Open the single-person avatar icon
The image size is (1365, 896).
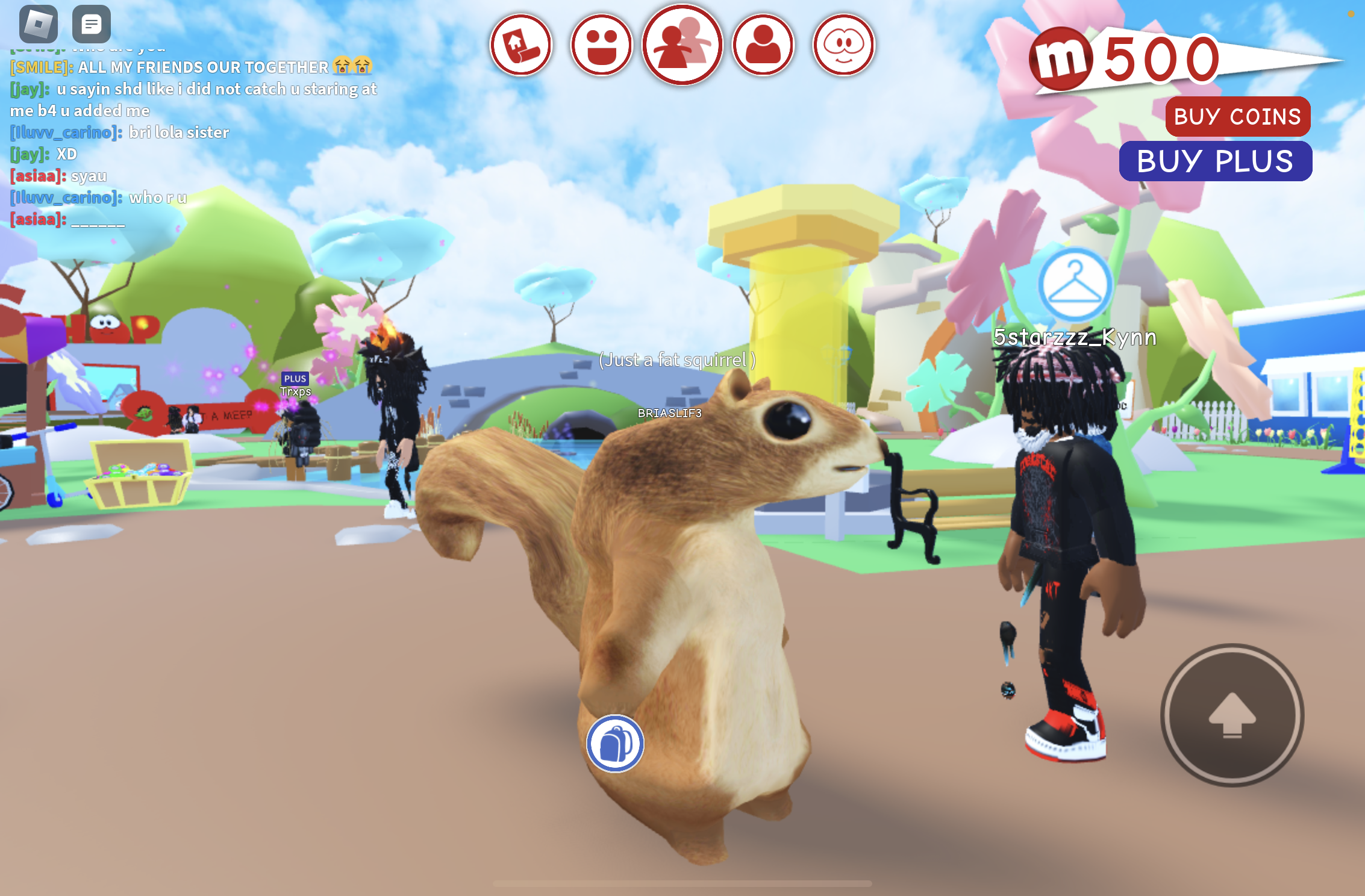point(763,45)
